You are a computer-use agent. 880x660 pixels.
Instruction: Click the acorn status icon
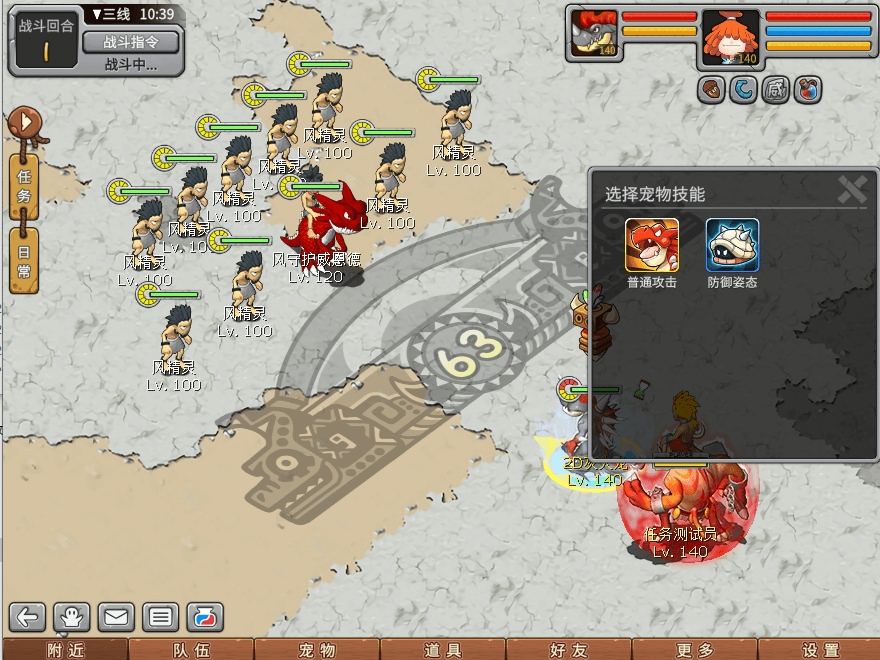click(x=711, y=90)
